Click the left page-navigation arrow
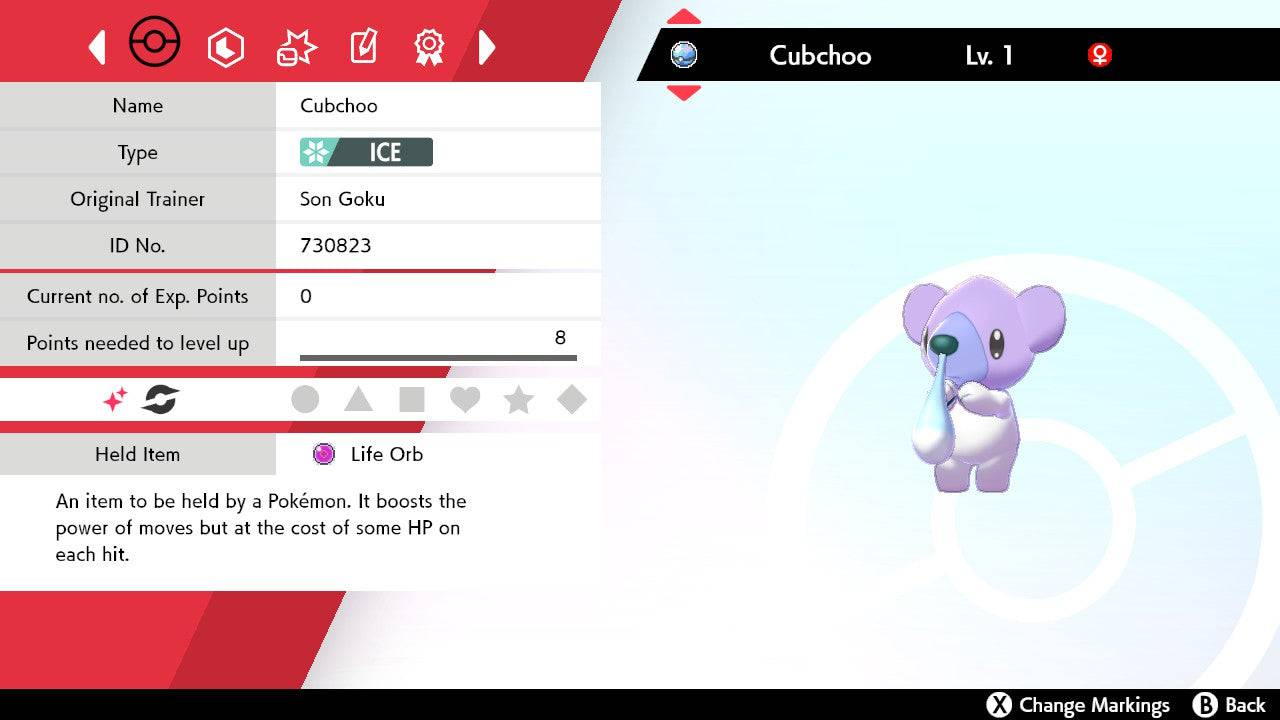Screen dimensions: 1280x720 (96, 46)
